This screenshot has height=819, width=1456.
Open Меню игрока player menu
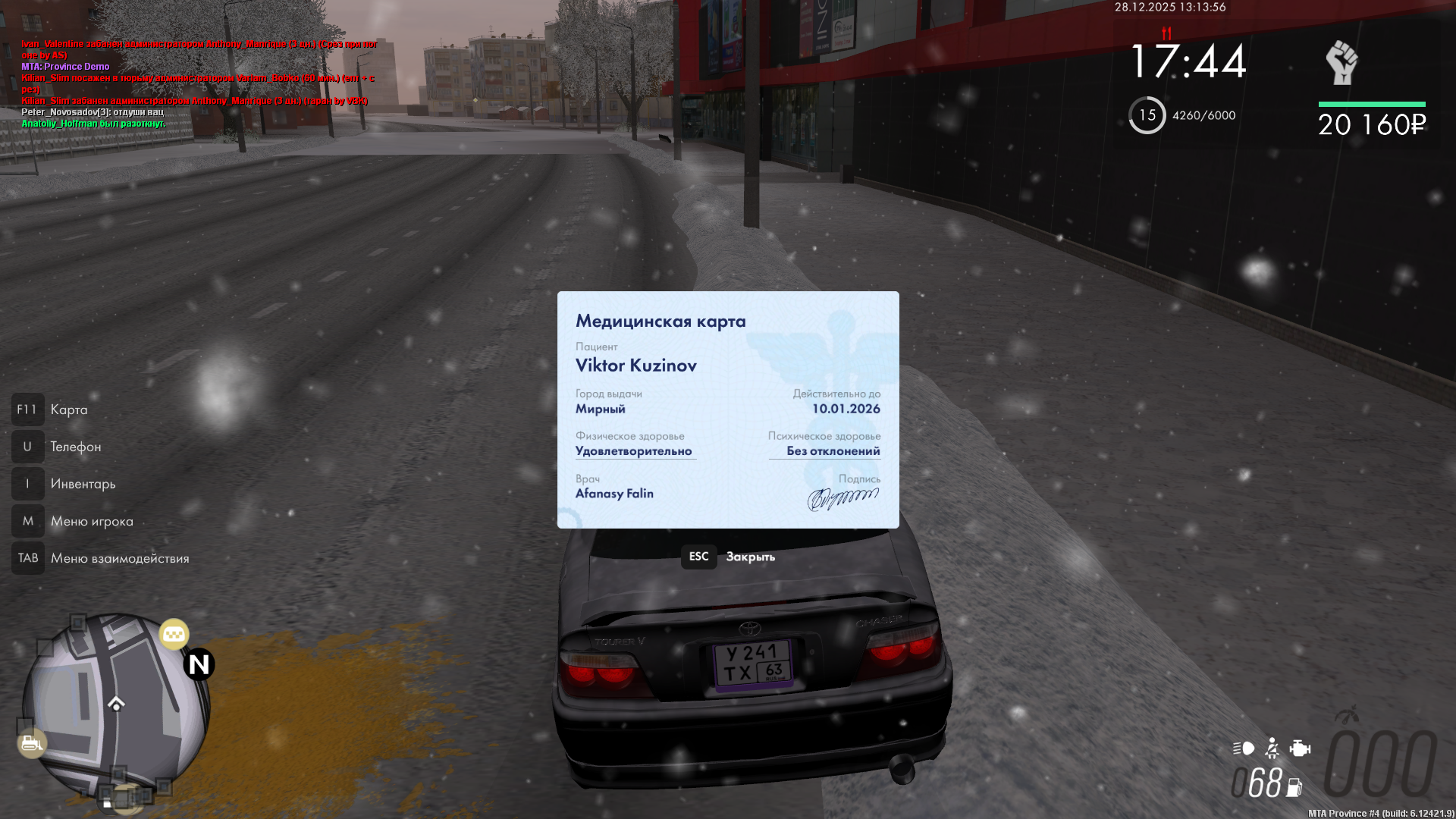[x=91, y=521]
